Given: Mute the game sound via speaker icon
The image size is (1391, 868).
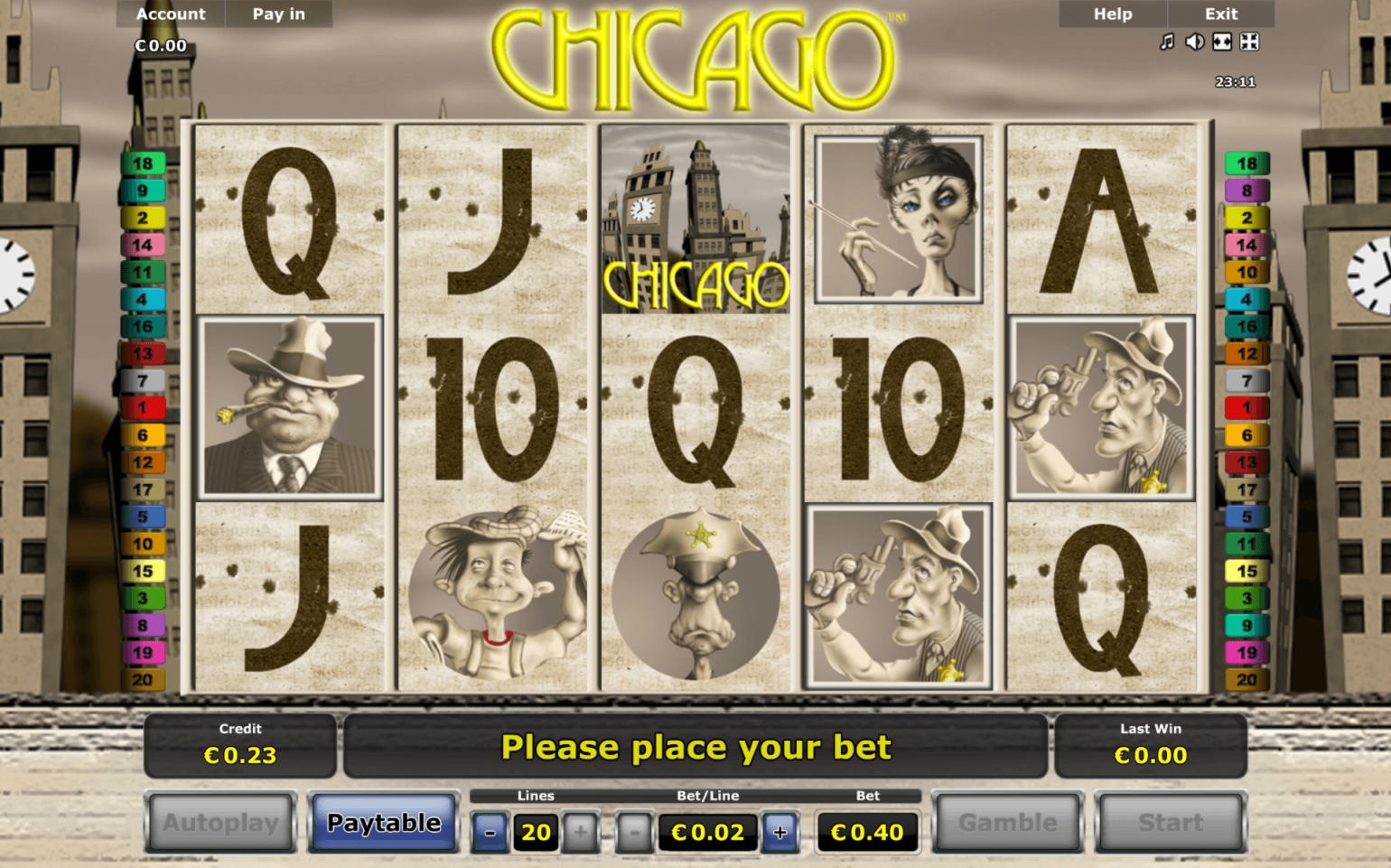Looking at the screenshot, I should click(x=1194, y=42).
